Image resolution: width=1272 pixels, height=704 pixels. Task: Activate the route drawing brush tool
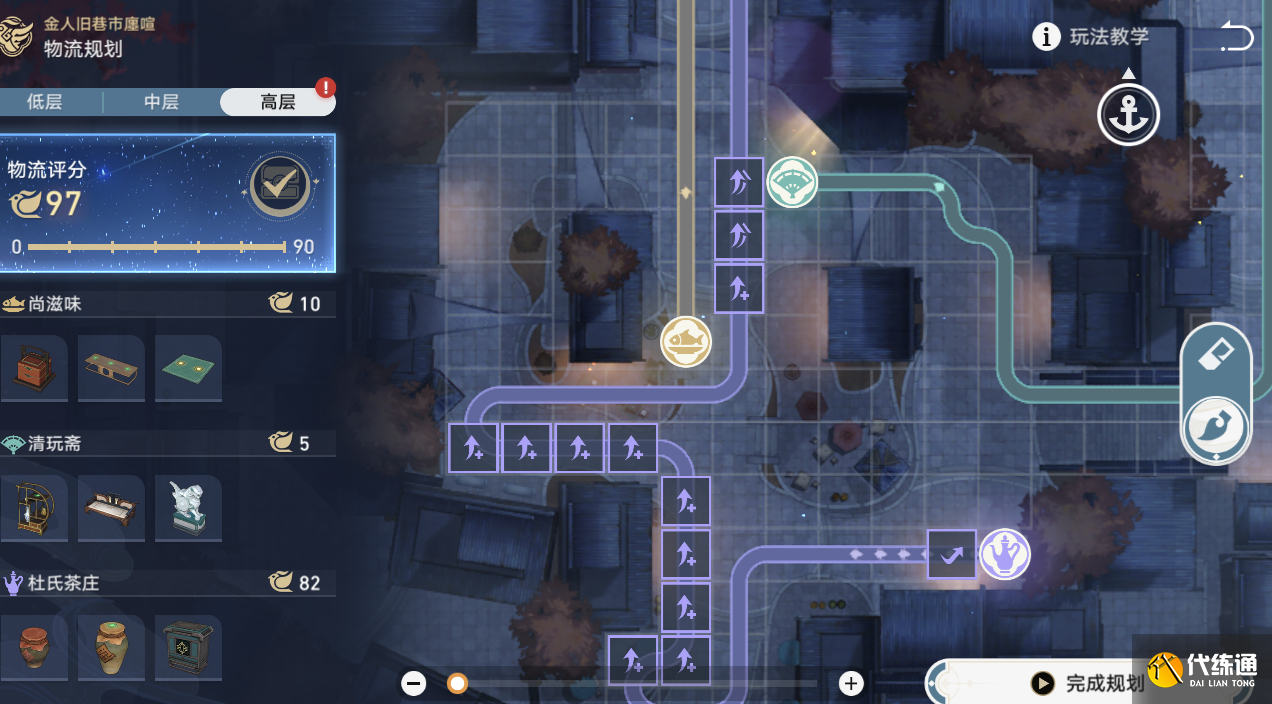(1216, 429)
